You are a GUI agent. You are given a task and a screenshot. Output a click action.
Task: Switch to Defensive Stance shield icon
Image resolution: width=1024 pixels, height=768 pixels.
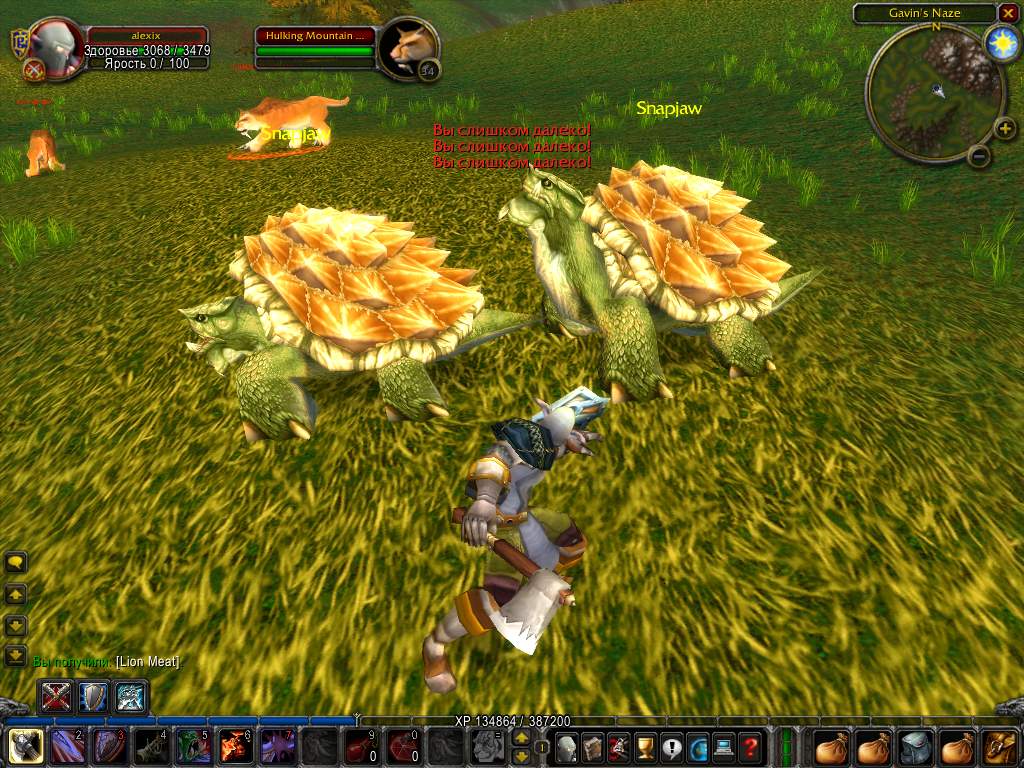(94, 696)
